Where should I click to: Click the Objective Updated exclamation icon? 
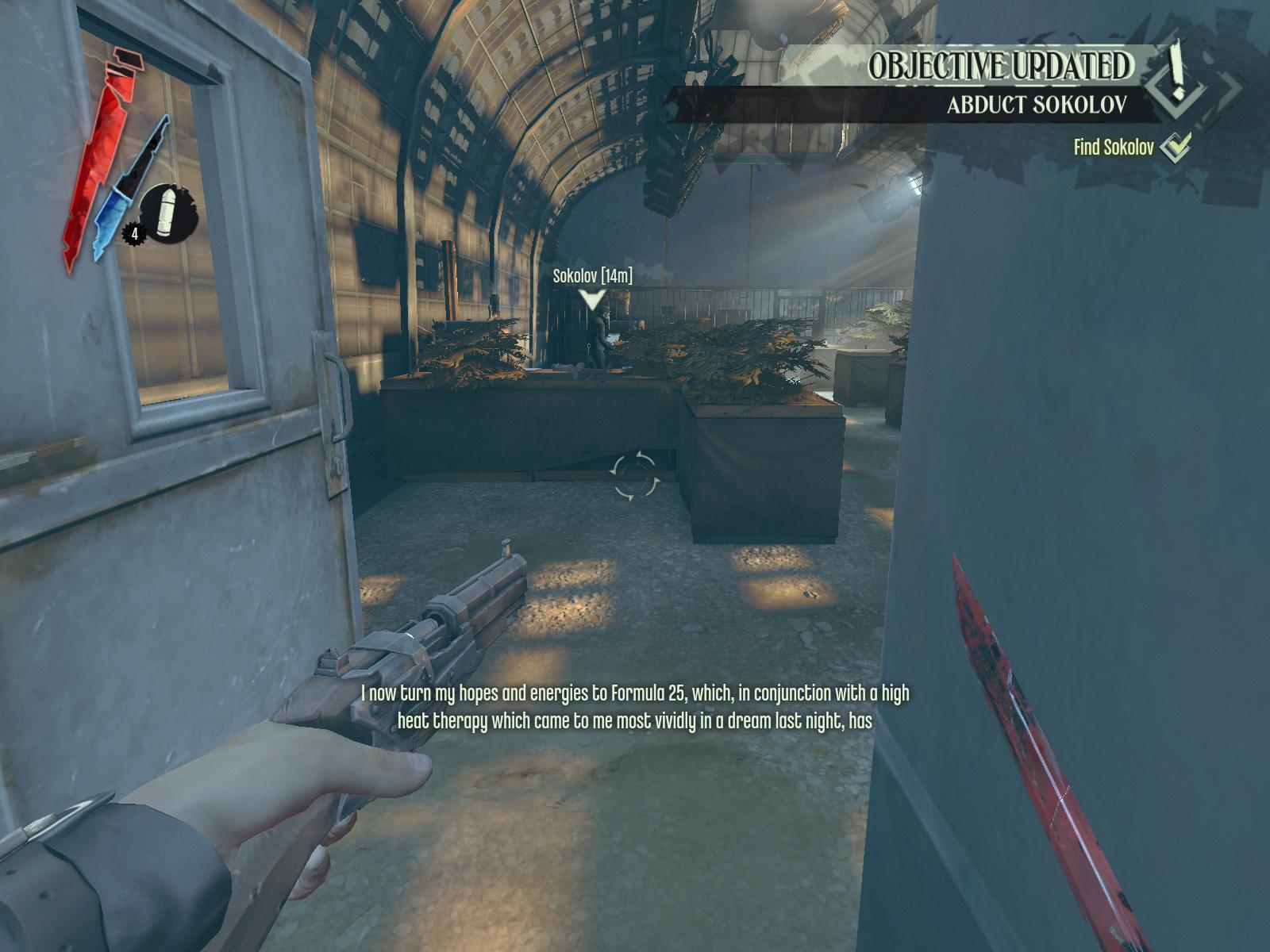[x=1177, y=74]
